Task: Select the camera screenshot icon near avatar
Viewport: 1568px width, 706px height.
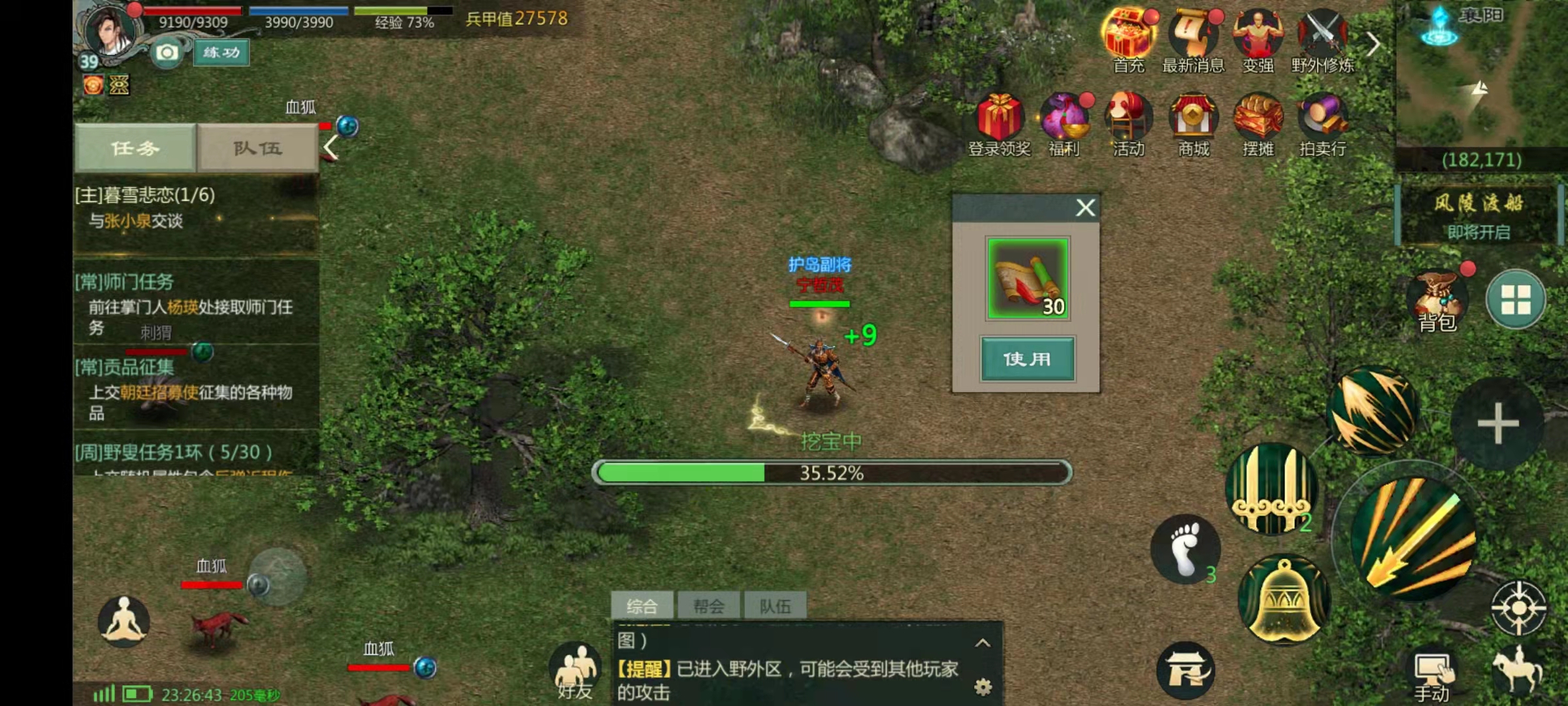Action: click(166, 52)
